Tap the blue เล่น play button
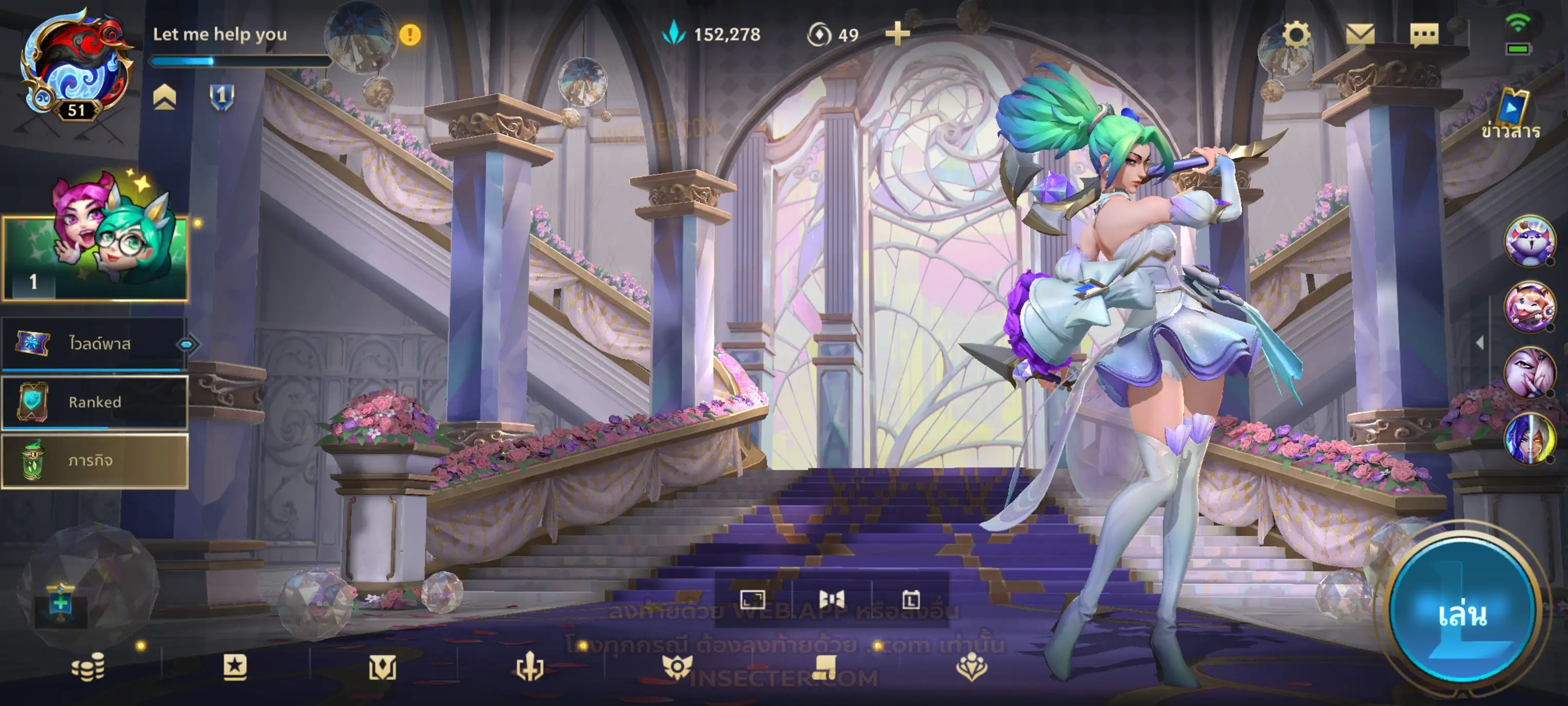Screen dimensions: 1568x706 point(1462,613)
